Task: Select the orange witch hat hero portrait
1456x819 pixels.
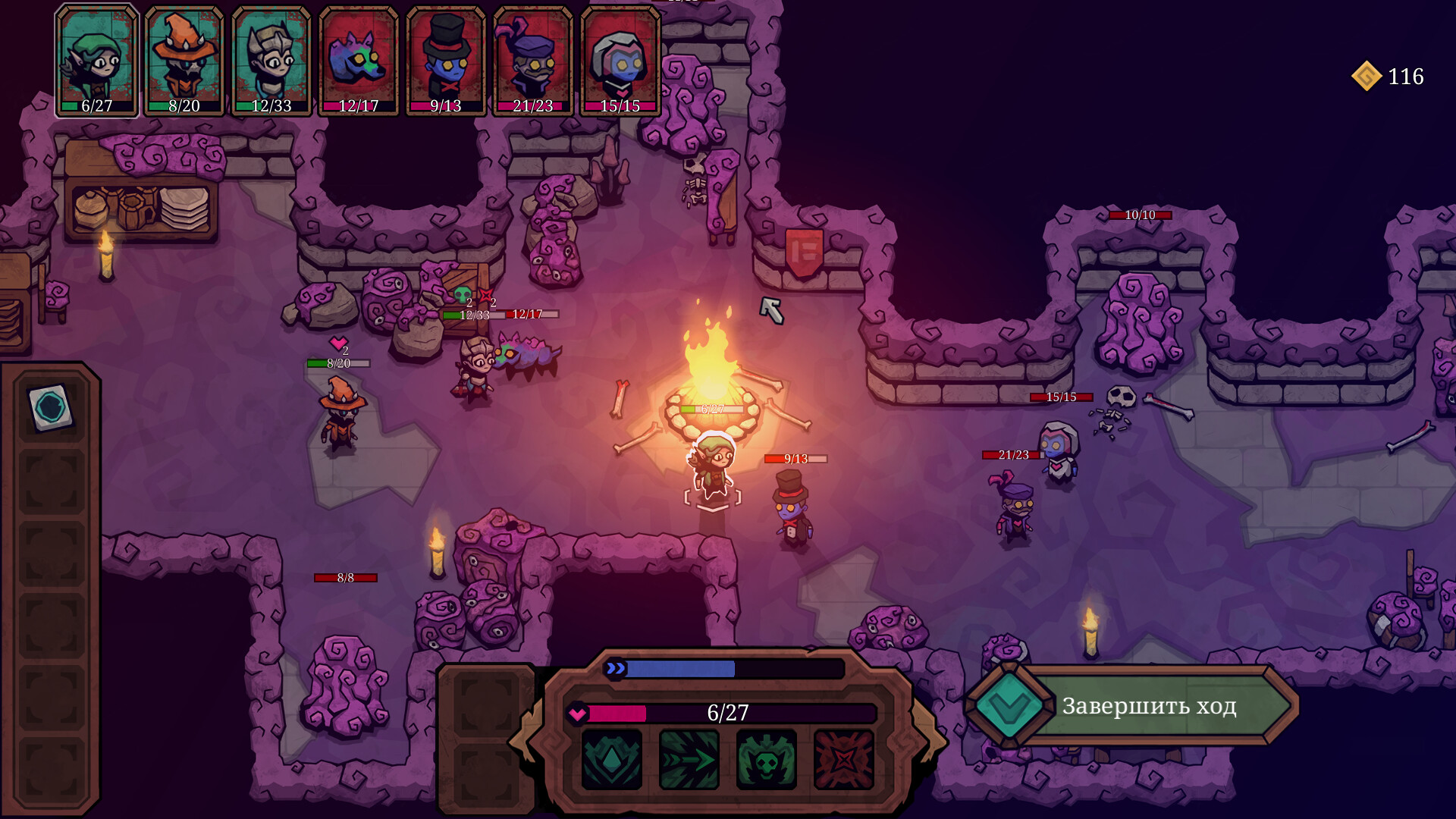Action: pos(184,61)
